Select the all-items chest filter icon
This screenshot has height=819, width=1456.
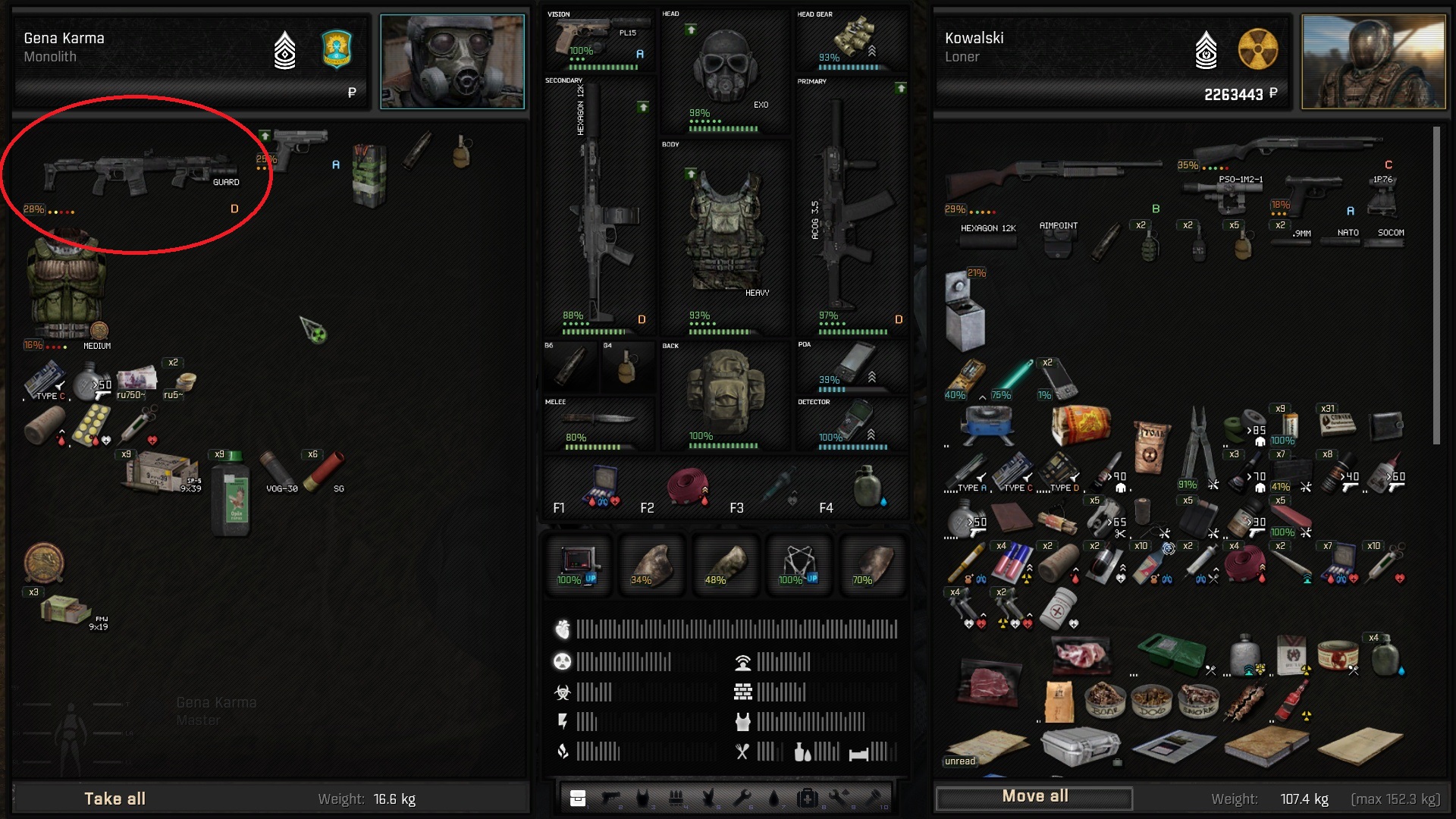coord(578,796)
